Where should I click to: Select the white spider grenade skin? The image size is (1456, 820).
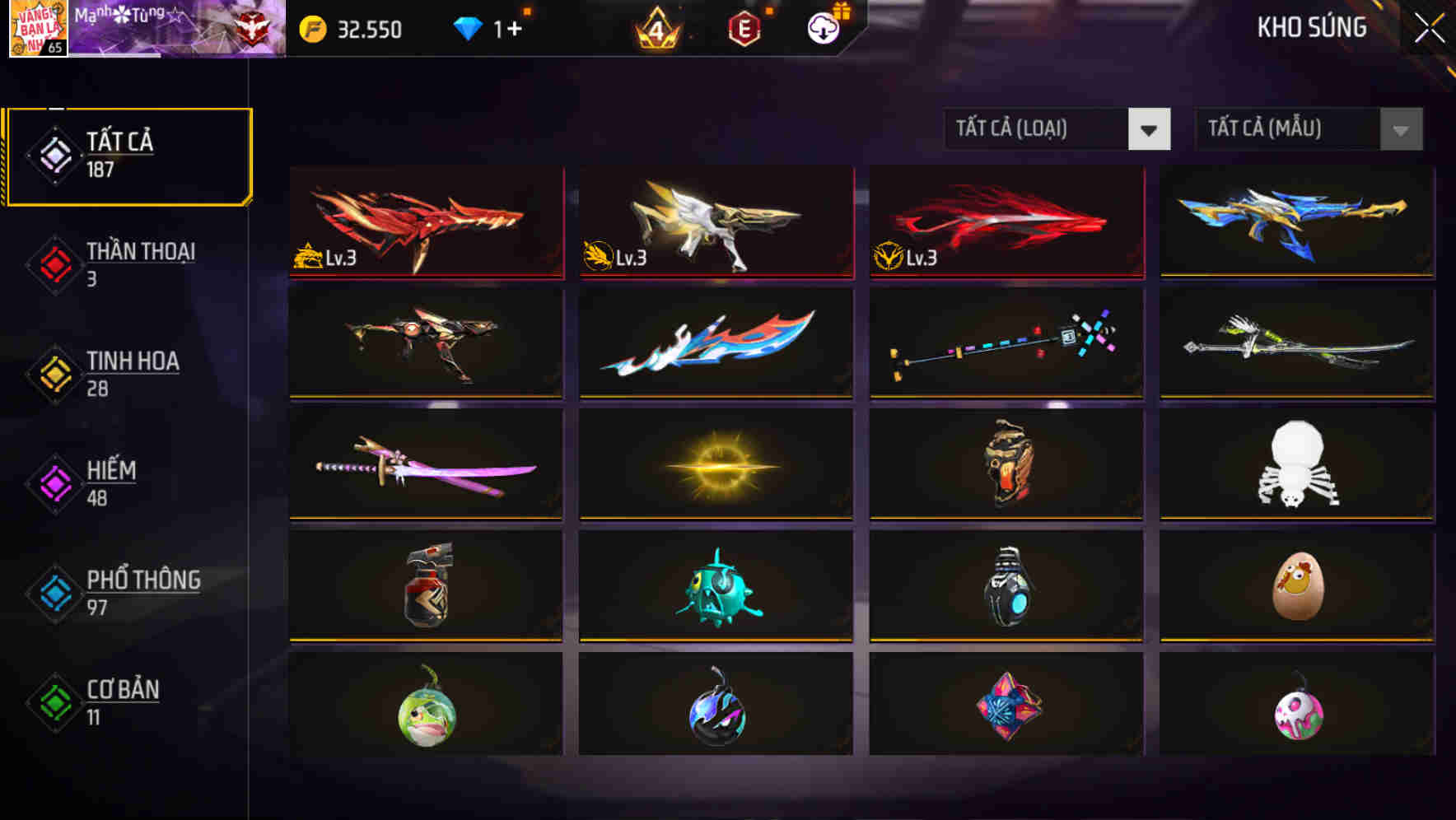pos(1297,465)
